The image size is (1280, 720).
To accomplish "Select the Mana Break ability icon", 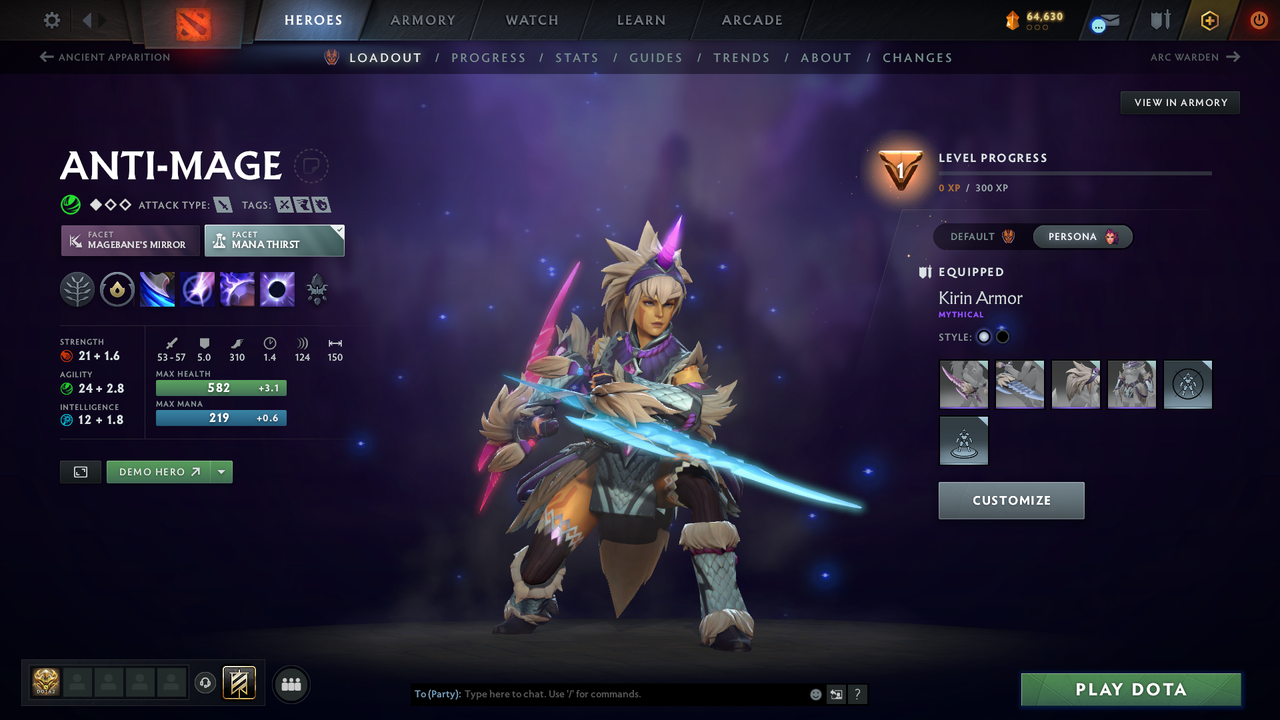I will [157, 289].
